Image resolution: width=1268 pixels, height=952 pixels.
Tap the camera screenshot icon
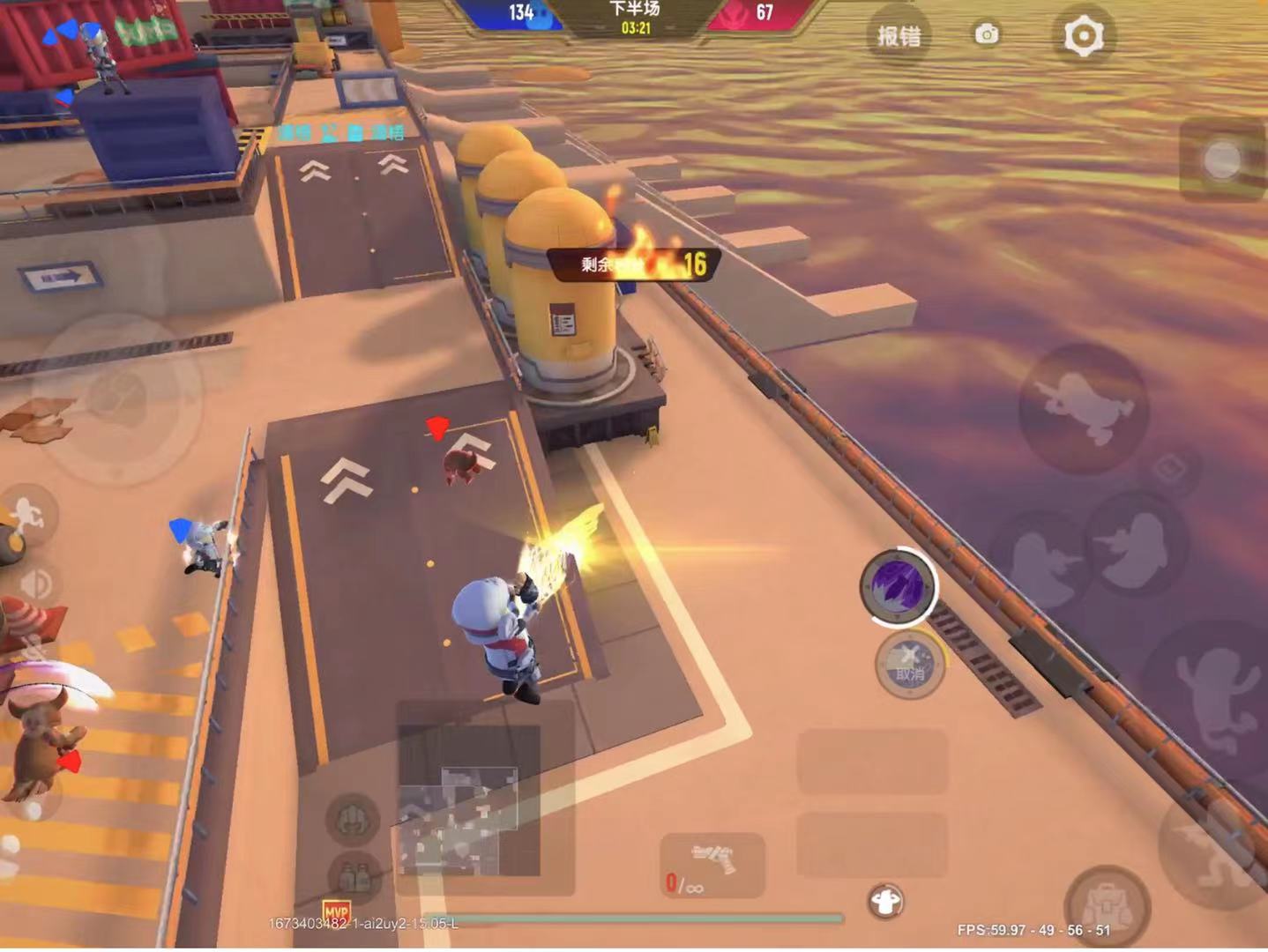(x=987, y=34)
